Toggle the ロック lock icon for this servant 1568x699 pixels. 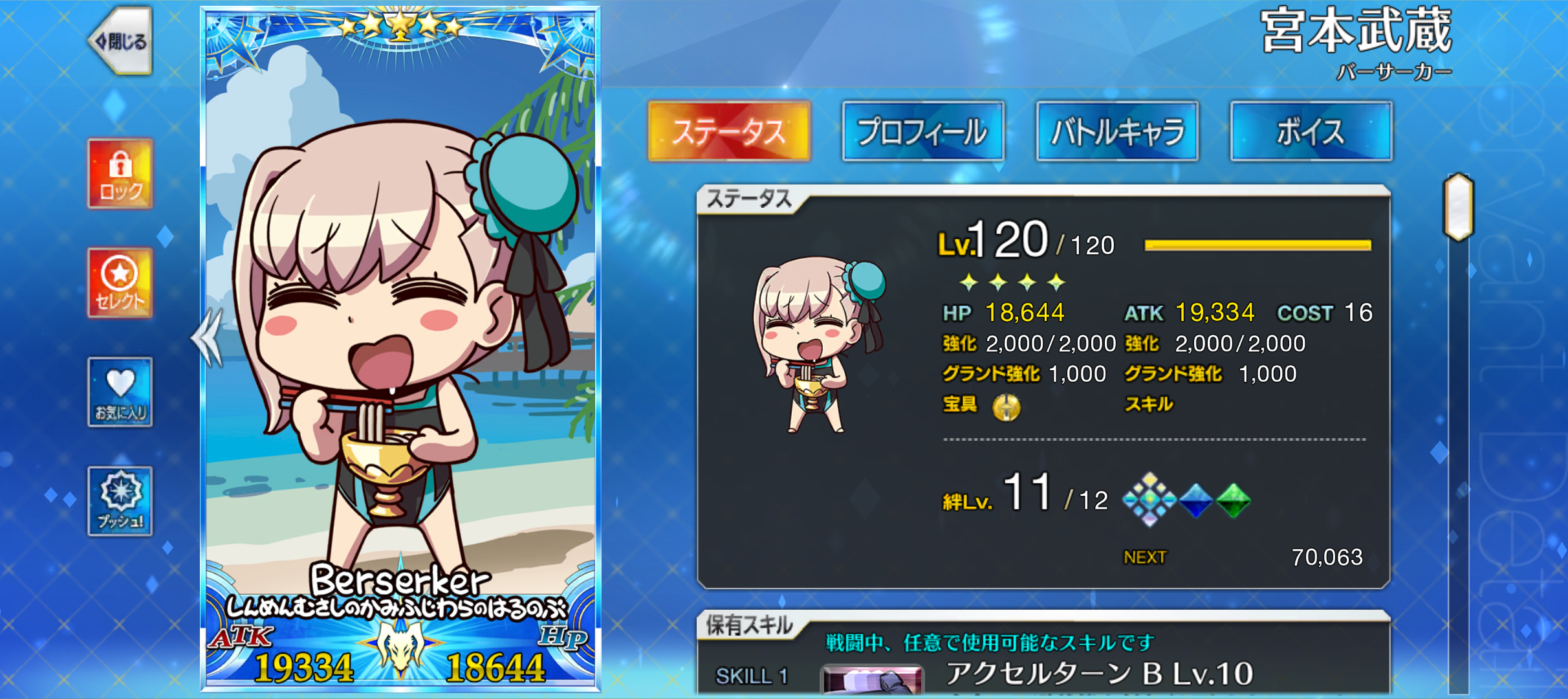tap(119, 173)
